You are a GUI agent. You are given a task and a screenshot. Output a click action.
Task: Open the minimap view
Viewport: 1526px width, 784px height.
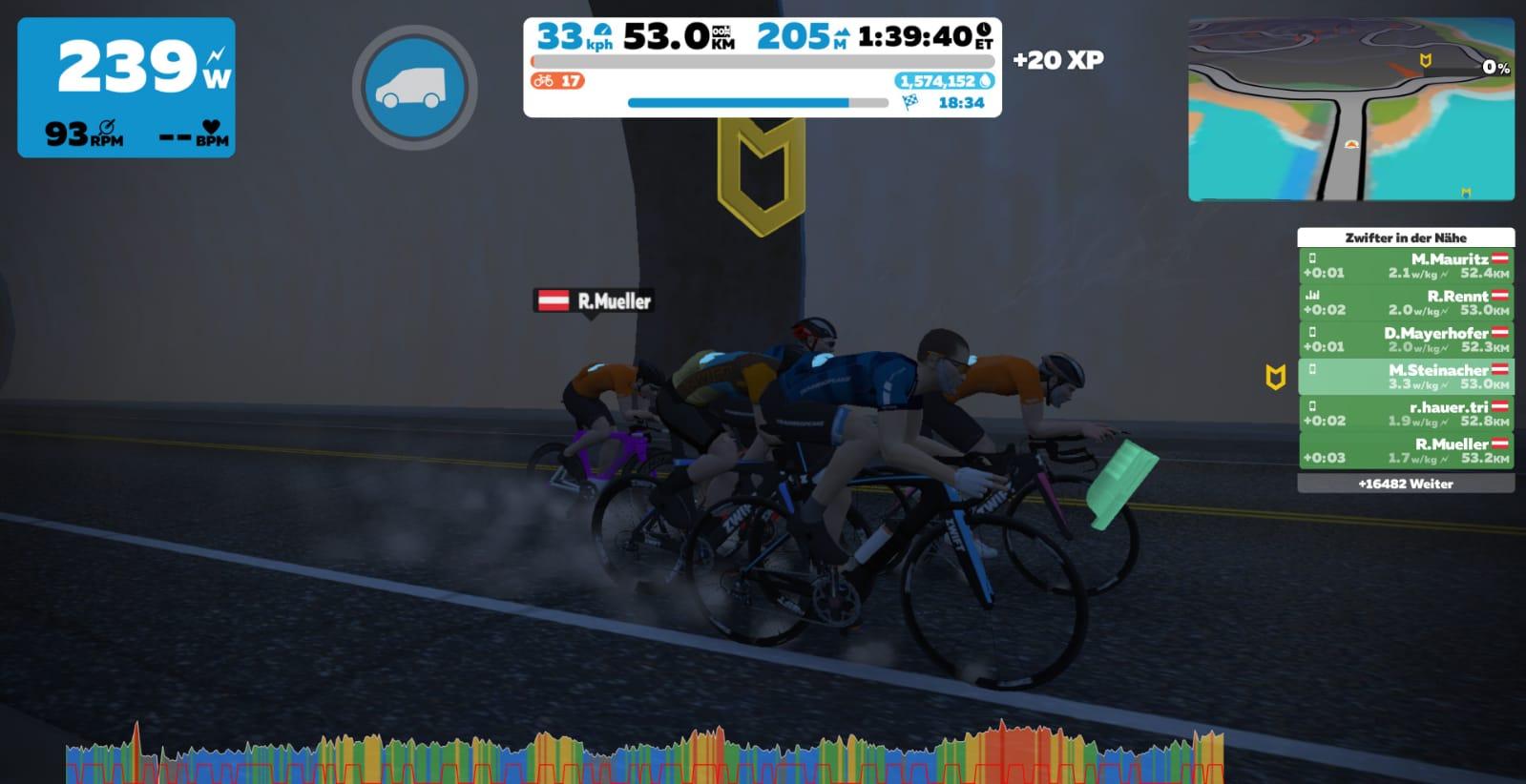click(1350, 109)
